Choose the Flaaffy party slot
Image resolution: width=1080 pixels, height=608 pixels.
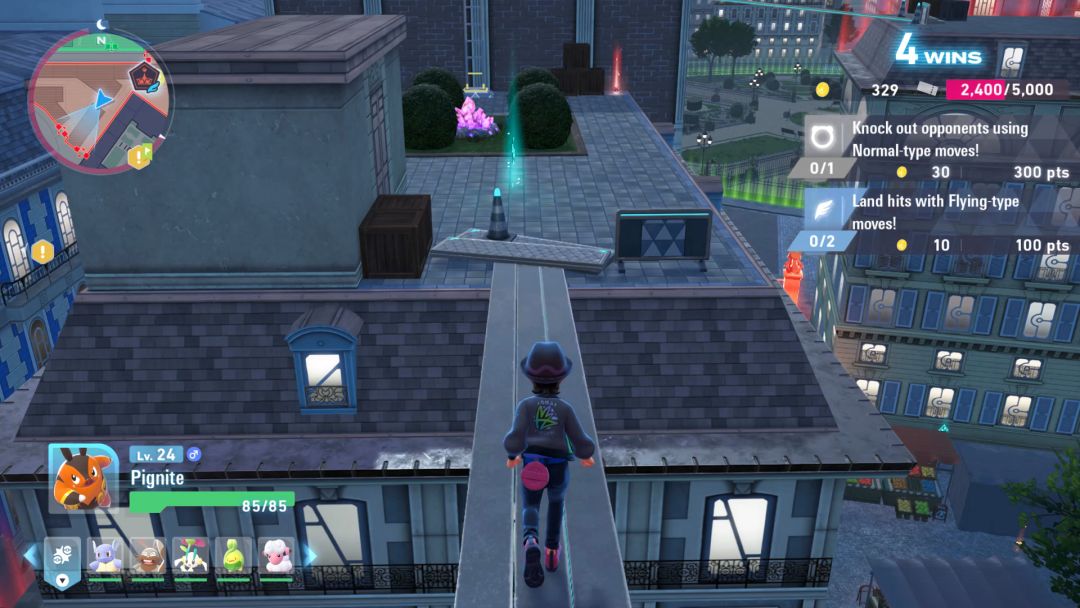click(x=276, y=555)
